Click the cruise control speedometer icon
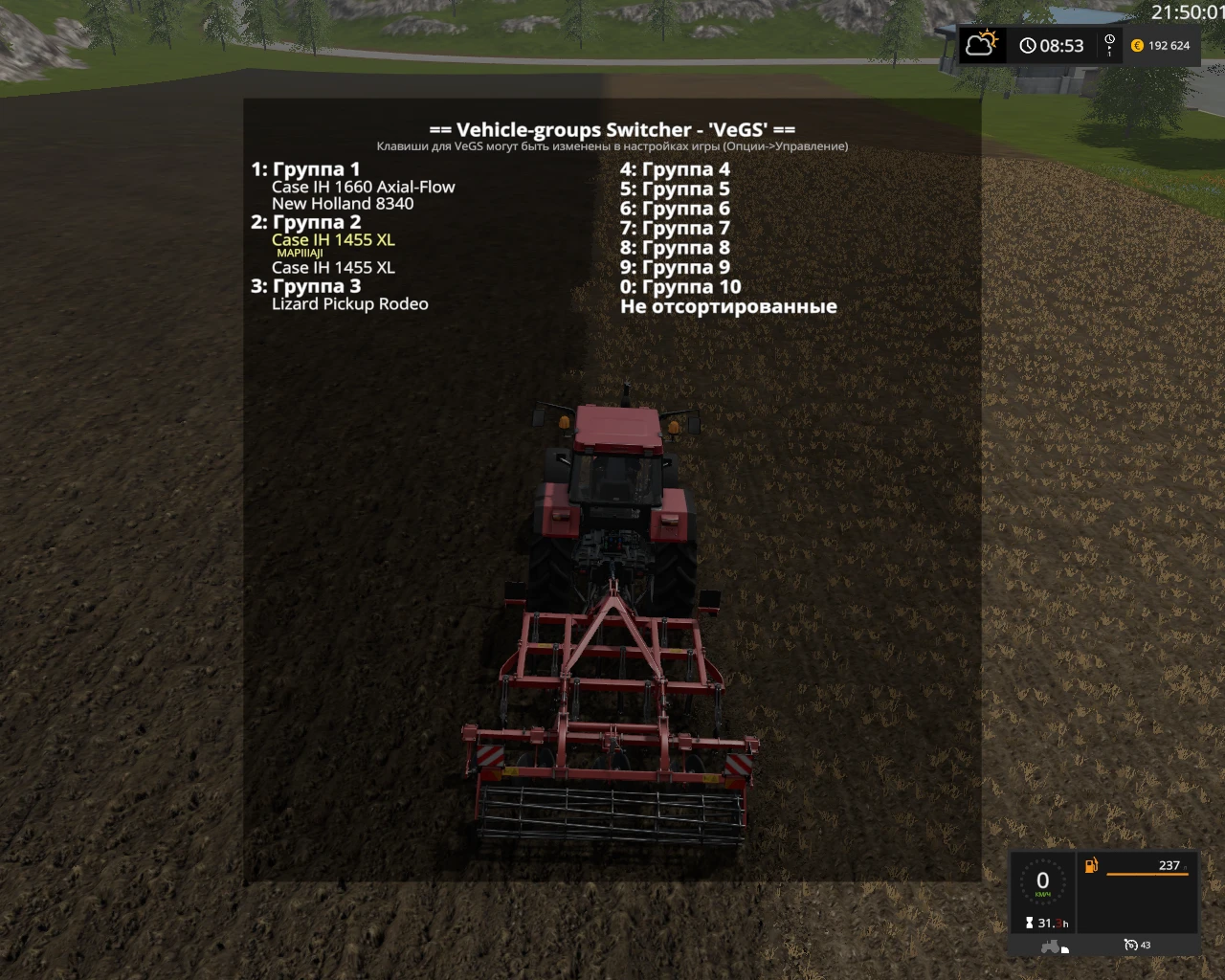The height and width of the screenshot is (980, 1225). 1131,945
